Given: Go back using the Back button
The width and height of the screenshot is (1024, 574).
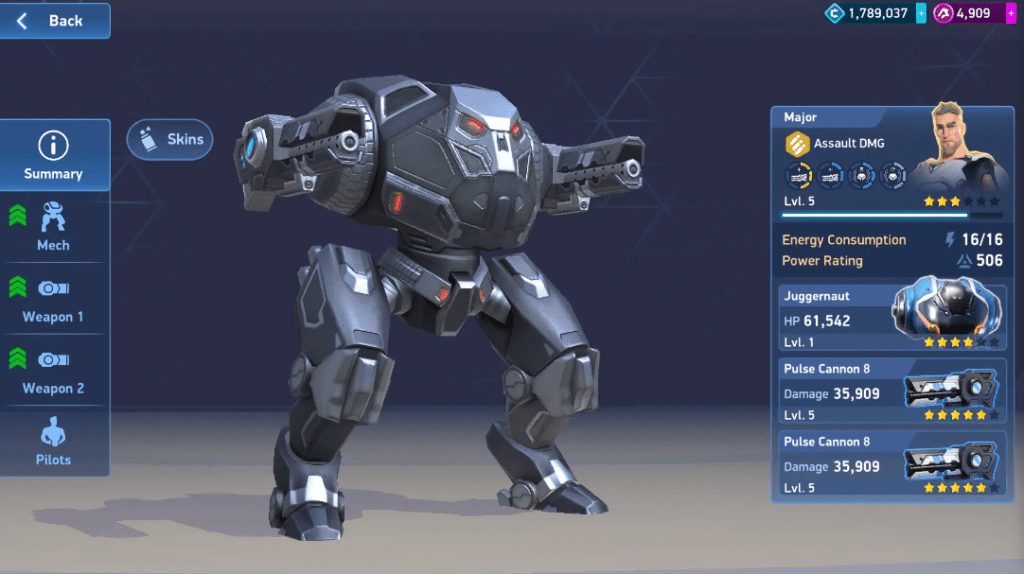Looking at the screenshot, I should tap(54, 21).
